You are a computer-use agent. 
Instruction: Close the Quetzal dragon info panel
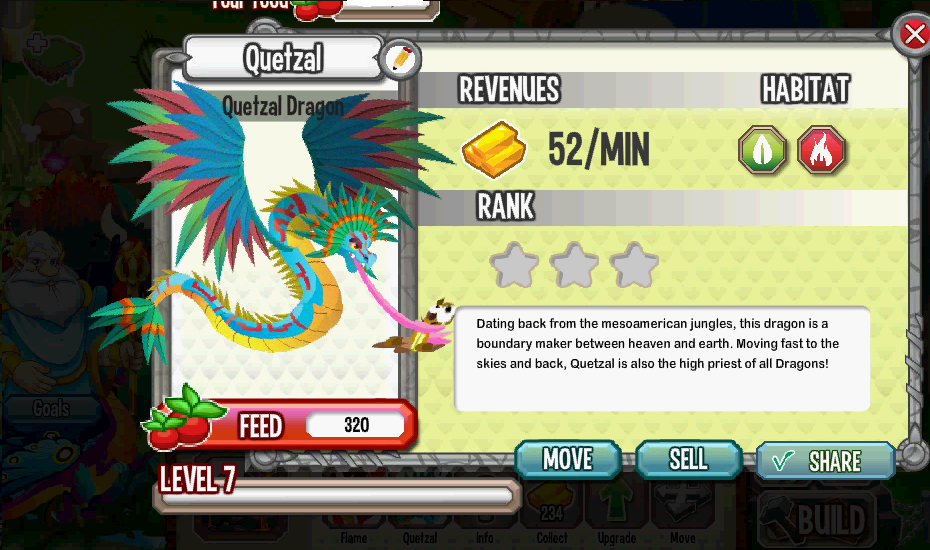tap(914, 35)
